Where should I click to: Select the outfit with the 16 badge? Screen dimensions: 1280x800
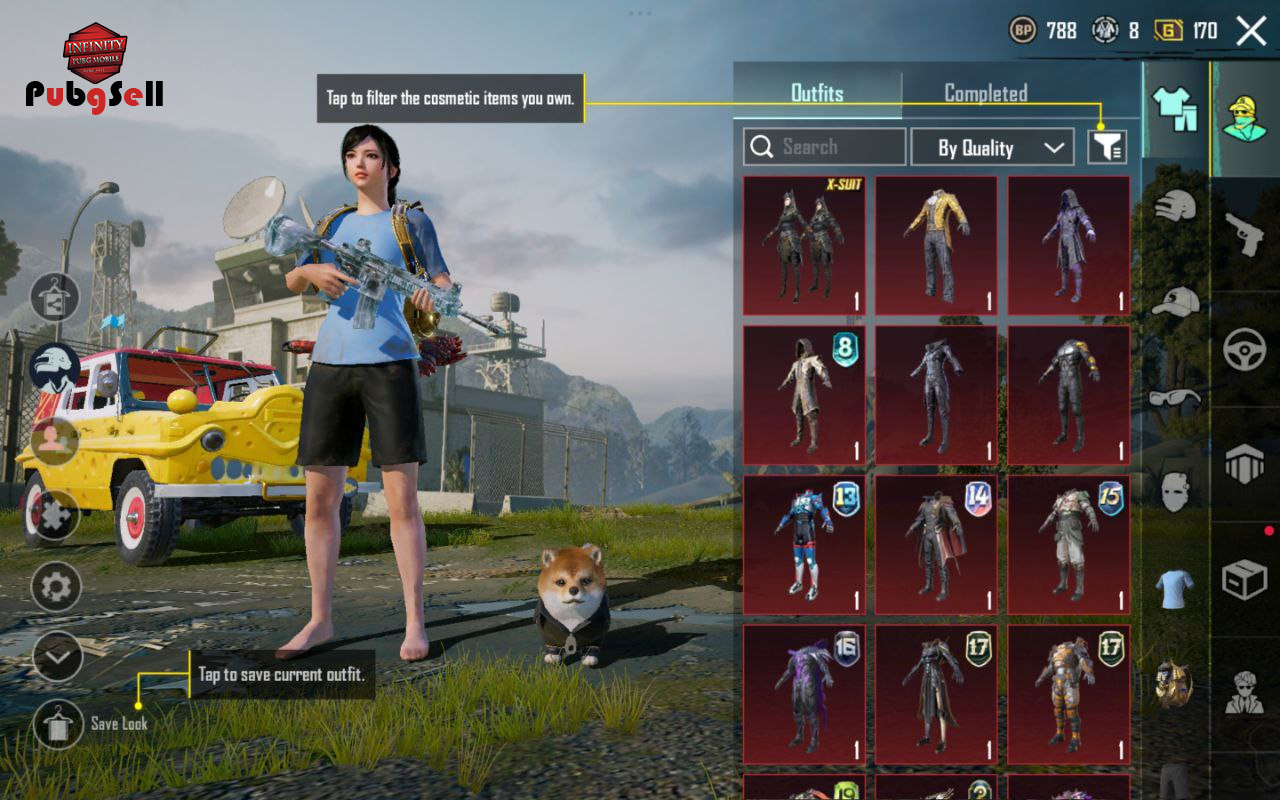pyautogui.click(x=804, y=695)
